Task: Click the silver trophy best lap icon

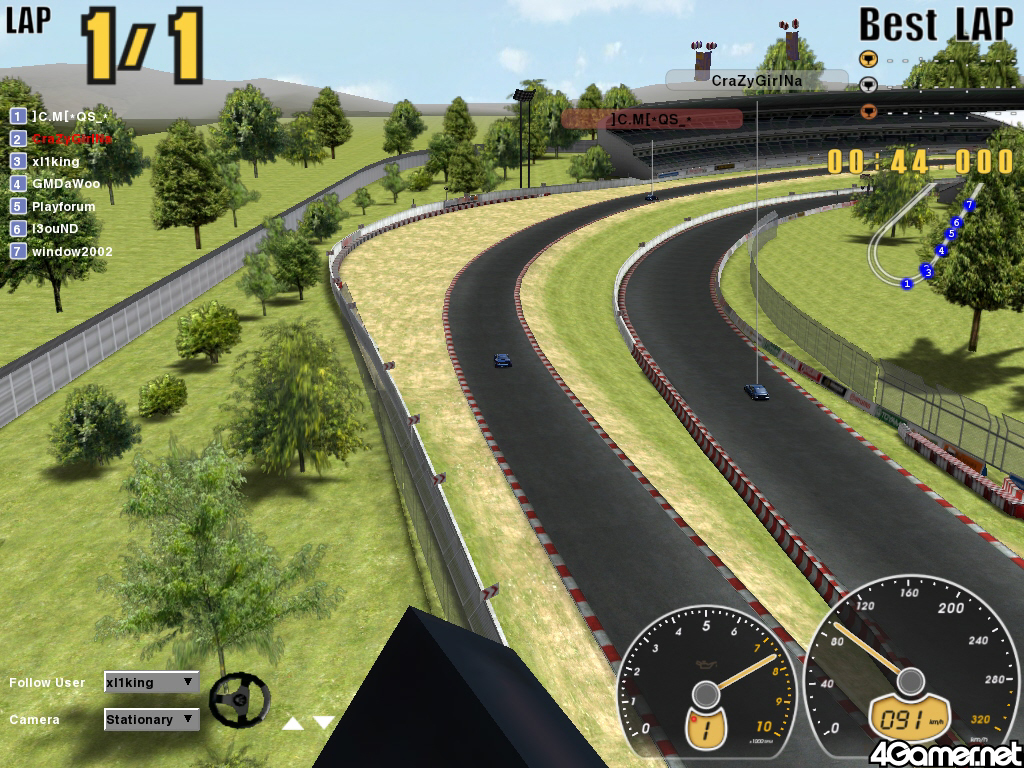Action: (x=868, y=85)
